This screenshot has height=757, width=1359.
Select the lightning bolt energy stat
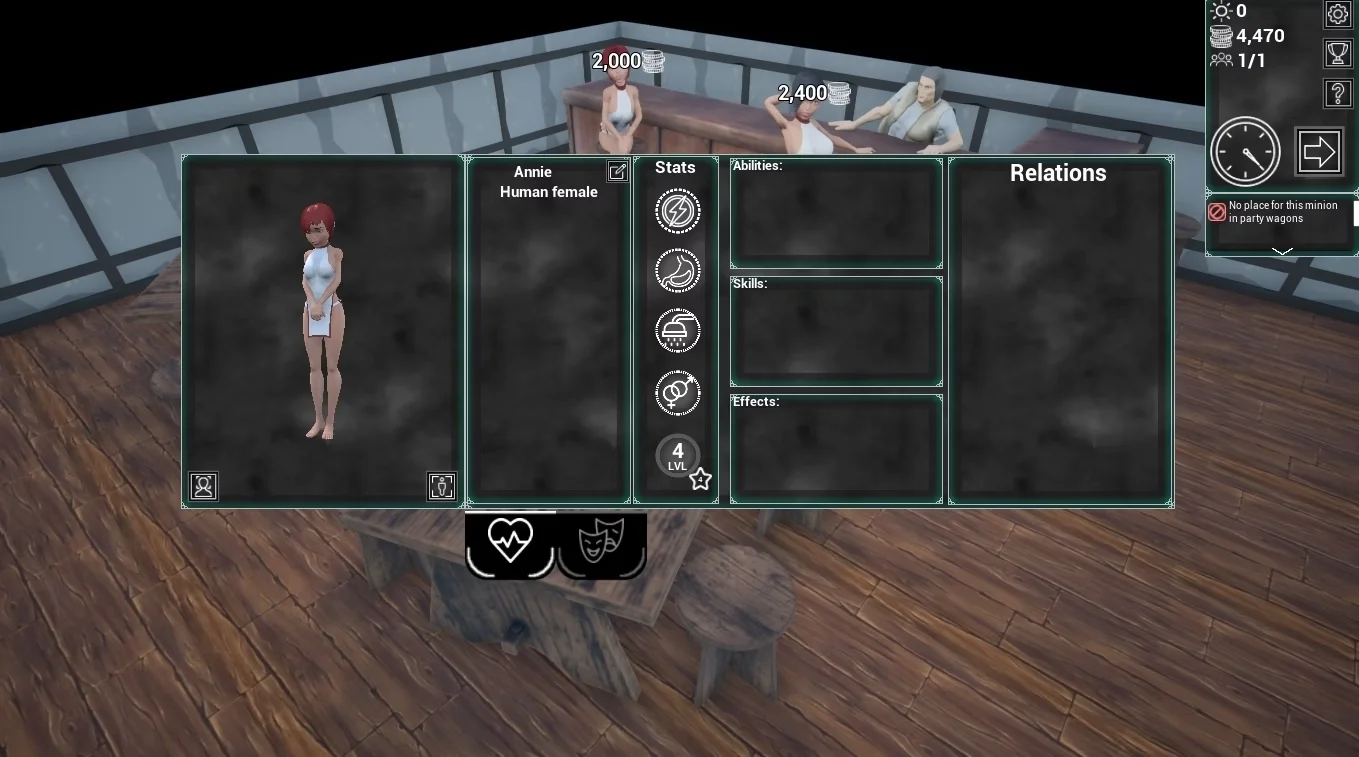[677, 212]
